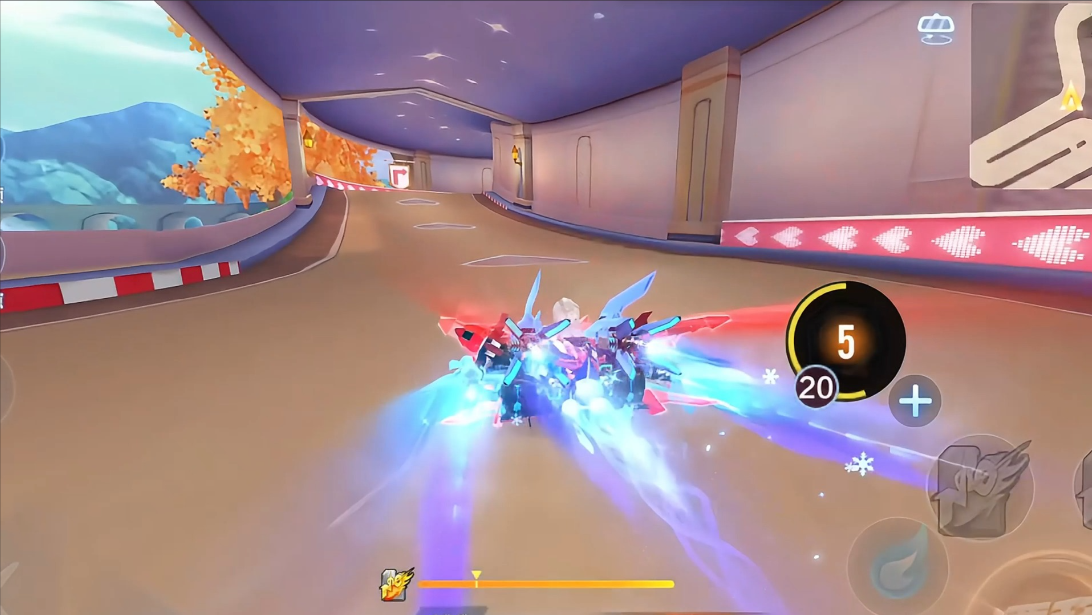The width and height of the screenshot is (1092, 615).
Task: Trigger the blue flame skill button
Action: 897,567
